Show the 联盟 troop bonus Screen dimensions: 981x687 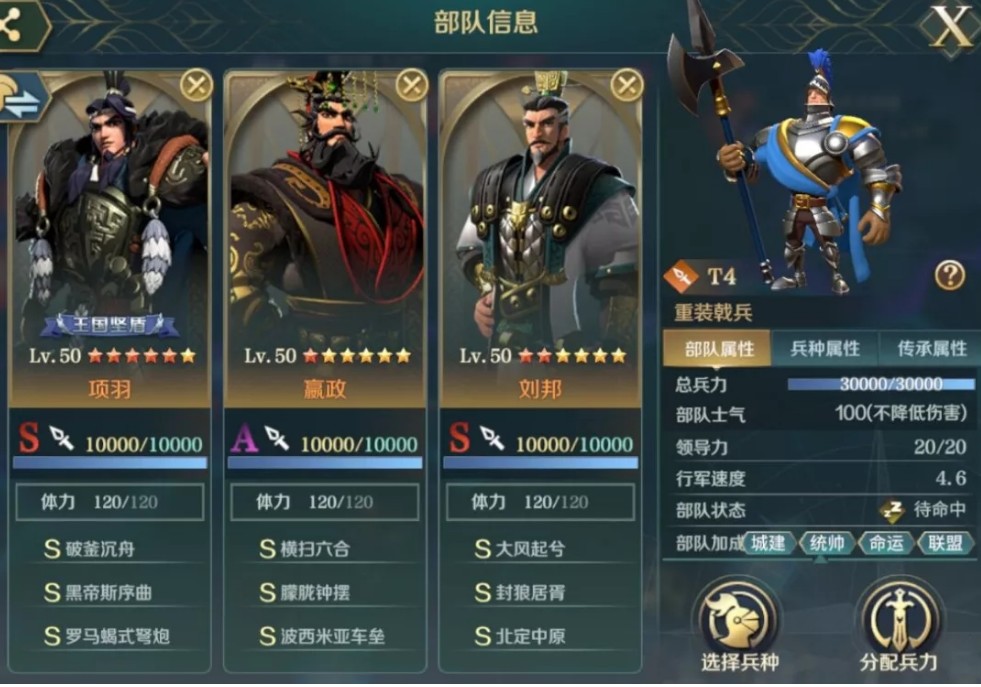(942, 542)
